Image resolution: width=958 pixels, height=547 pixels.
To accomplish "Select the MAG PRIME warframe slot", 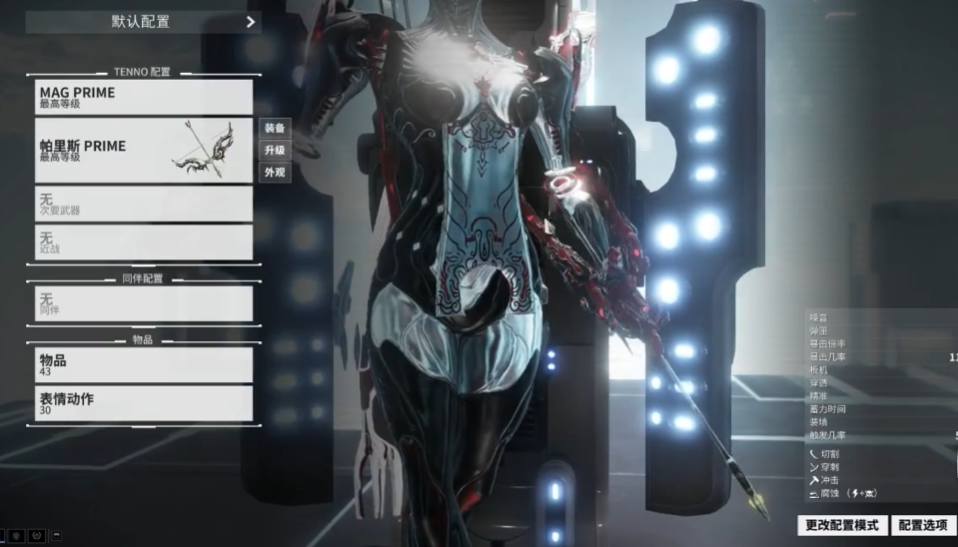I will pyautogui.click(x=144, y=97).
